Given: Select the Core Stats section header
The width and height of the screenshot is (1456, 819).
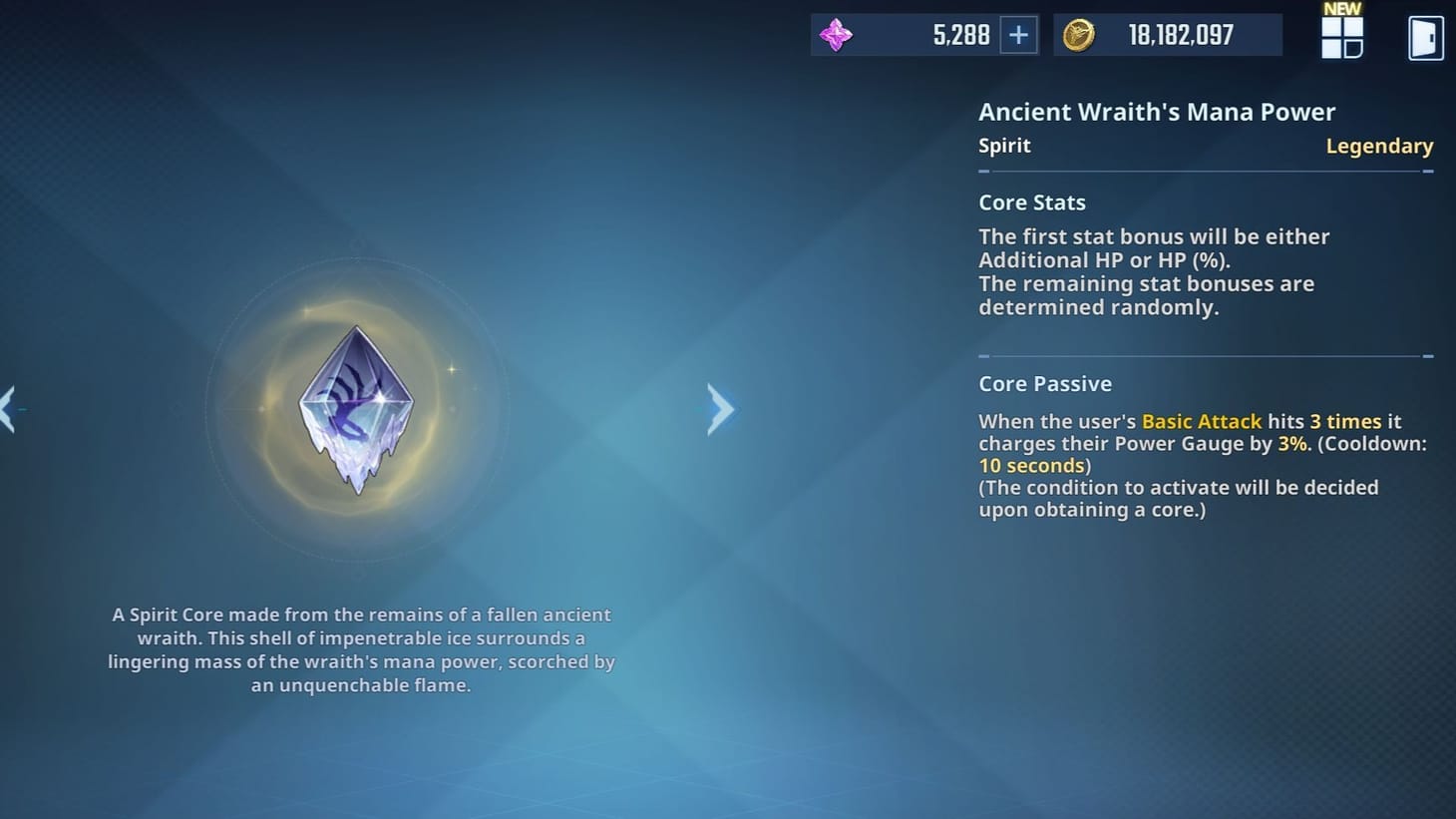Looking at the screenshot, I should [x=1032, y=203].
